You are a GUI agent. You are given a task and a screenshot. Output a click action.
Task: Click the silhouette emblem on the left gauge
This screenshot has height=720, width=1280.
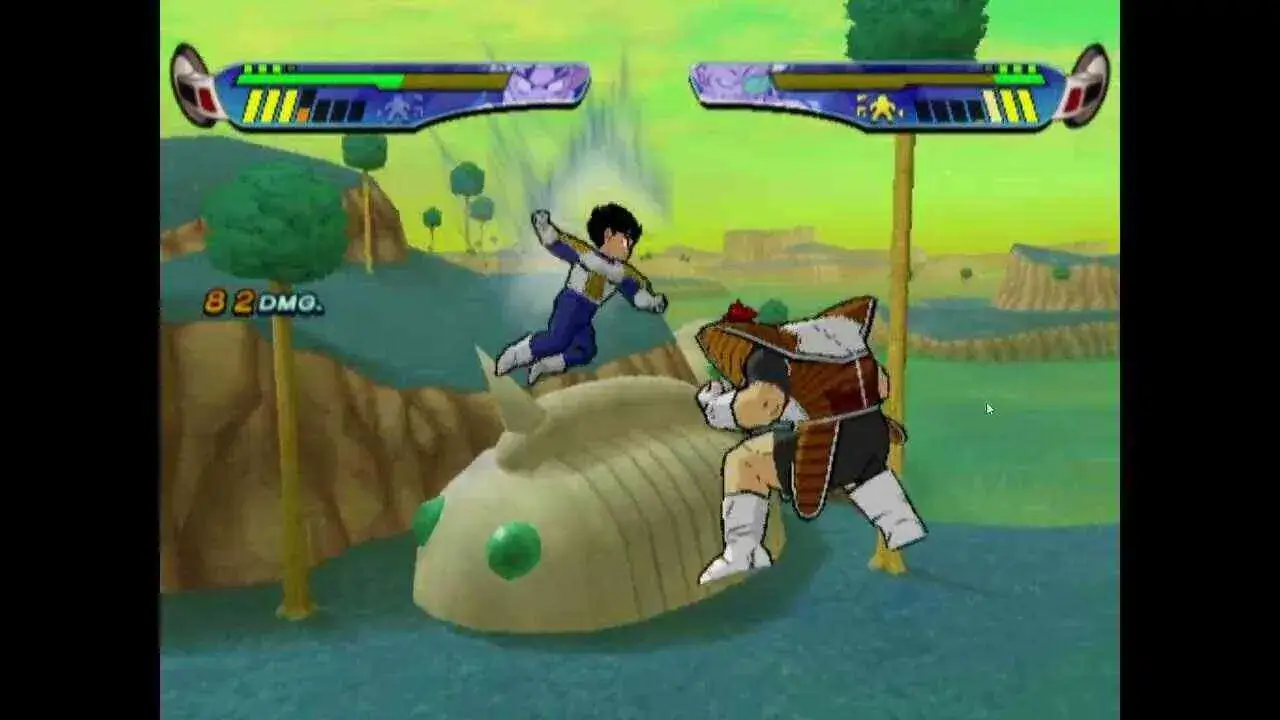pyautogui.click(x=396, y=107)
